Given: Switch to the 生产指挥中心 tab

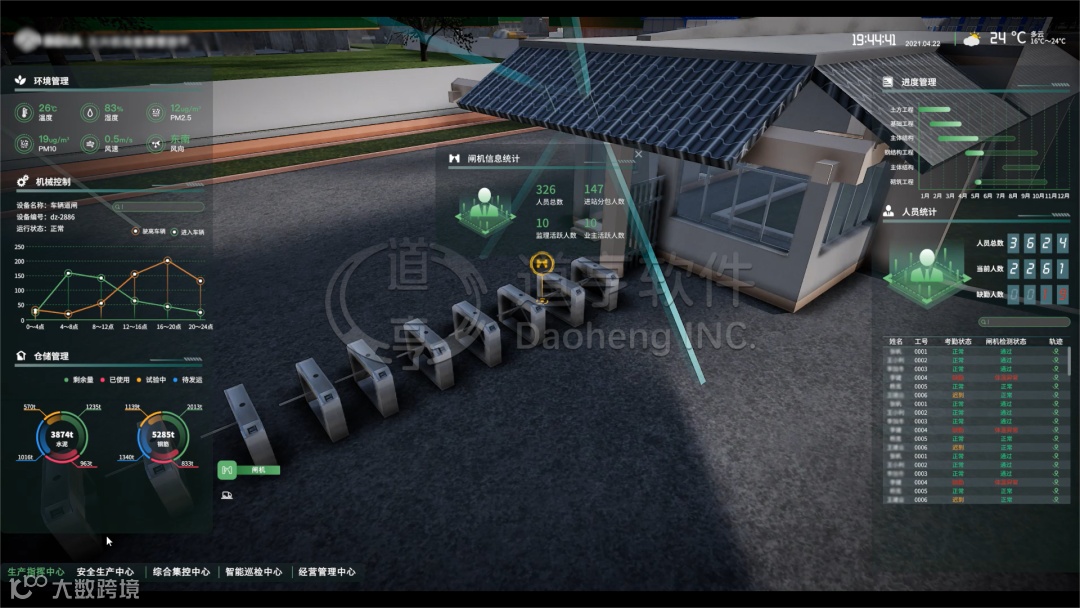Looking at the screenshot, I should point(36,572).
